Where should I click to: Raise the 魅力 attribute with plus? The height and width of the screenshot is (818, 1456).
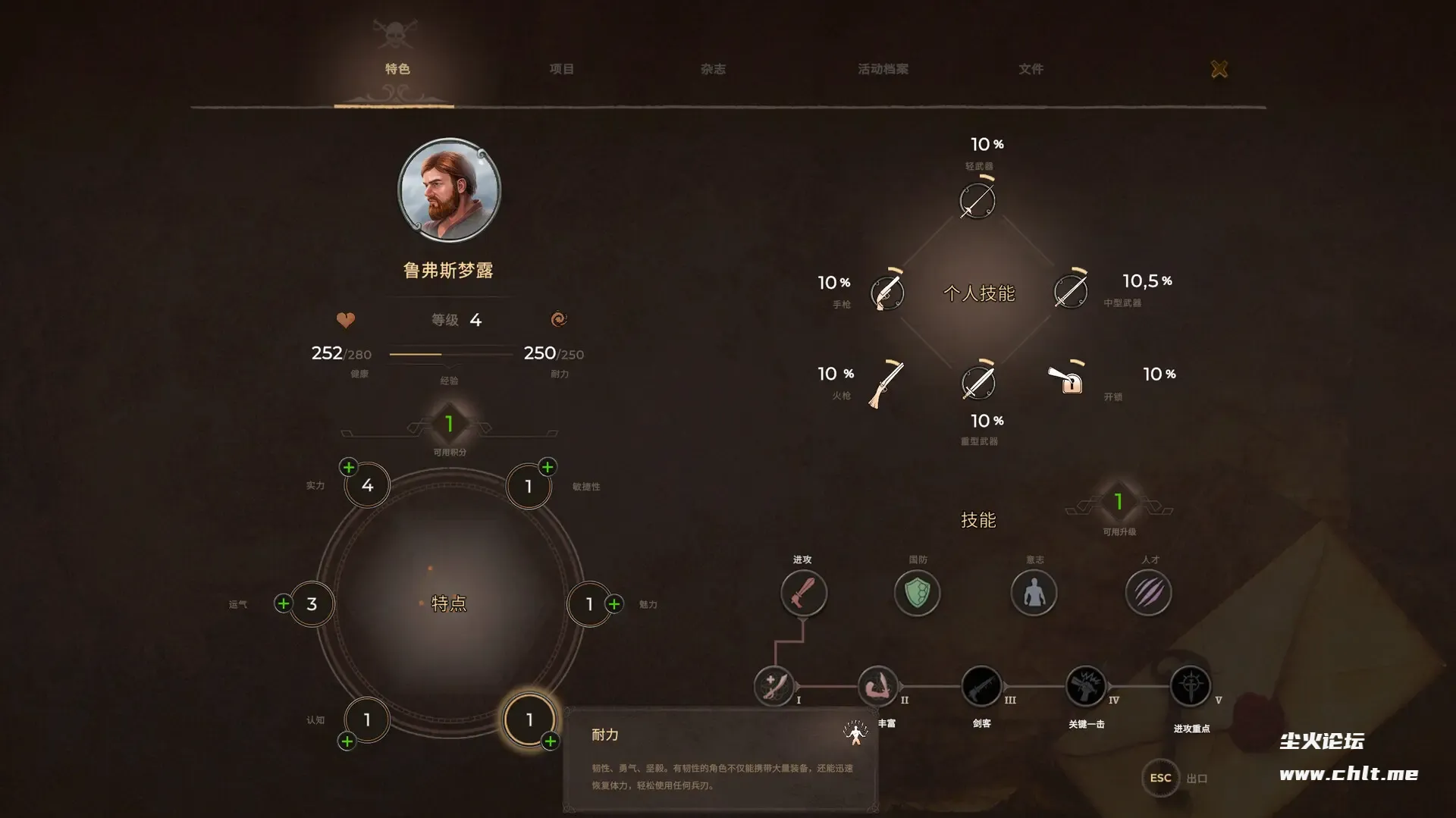pyautogui.click(x=614, y=604)
